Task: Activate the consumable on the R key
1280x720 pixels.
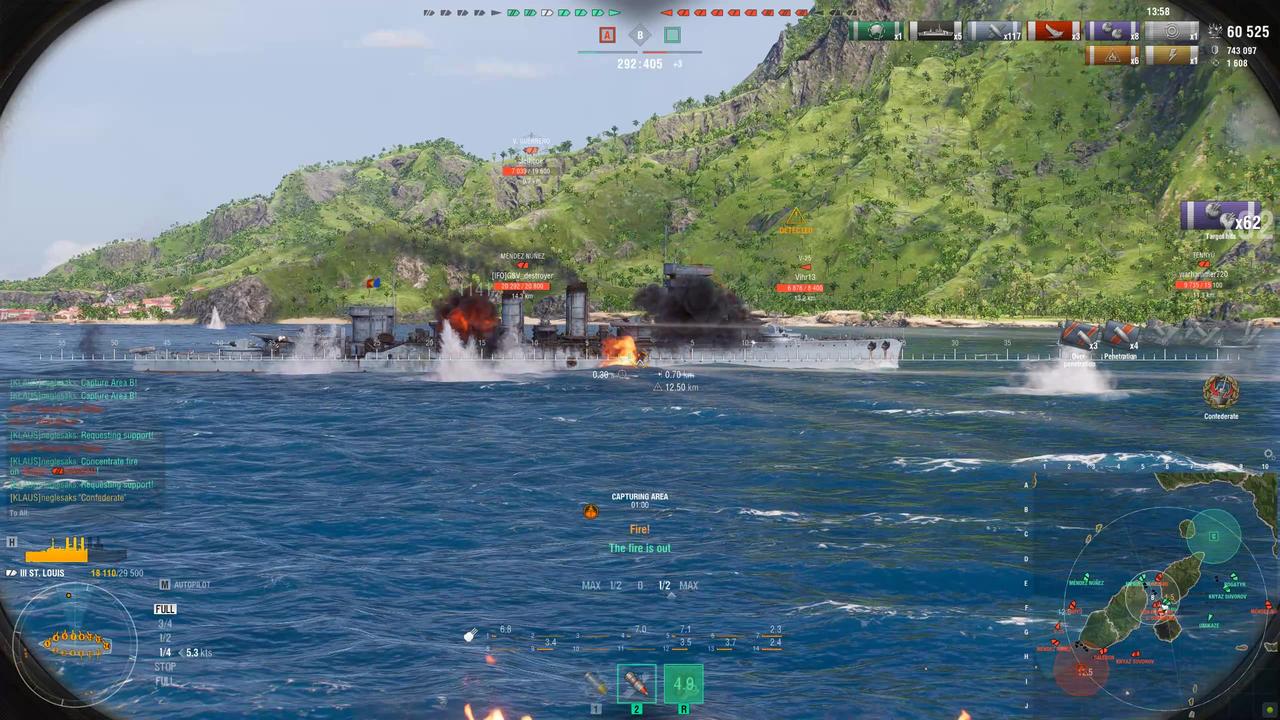Action: [684, 684]
